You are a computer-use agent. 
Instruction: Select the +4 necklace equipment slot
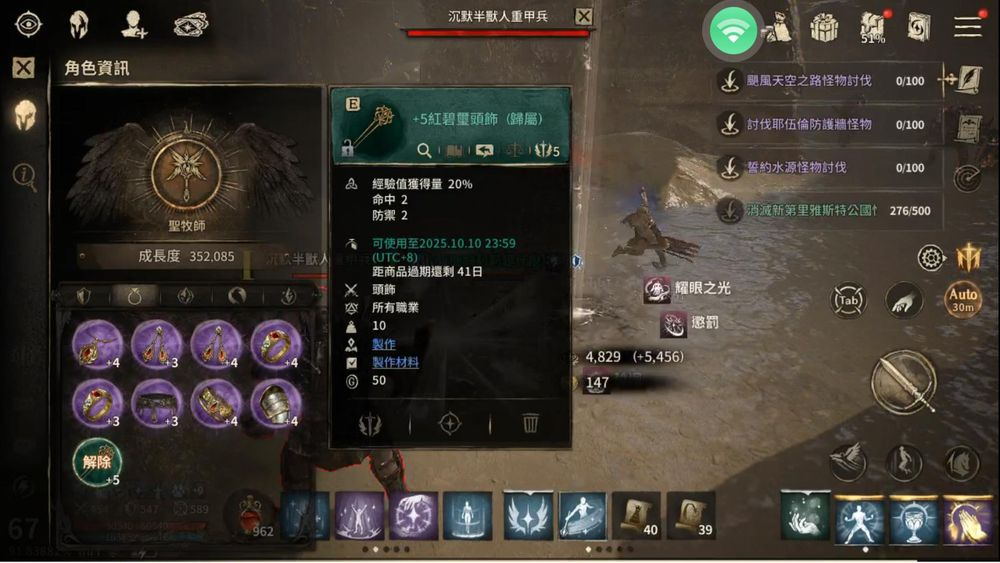[x=97, y=344]
